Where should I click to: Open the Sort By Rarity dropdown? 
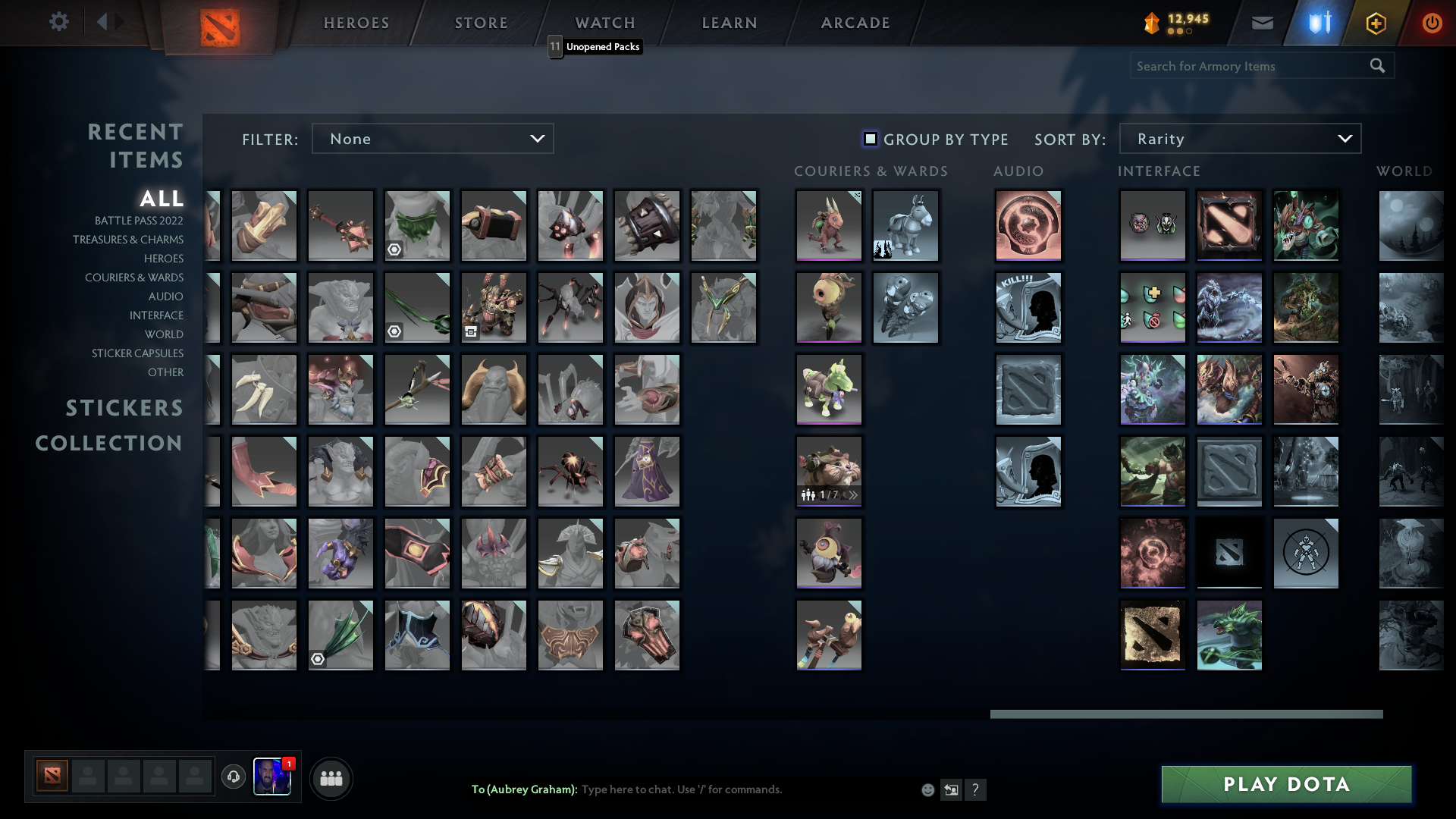(x=1239, y=138)
